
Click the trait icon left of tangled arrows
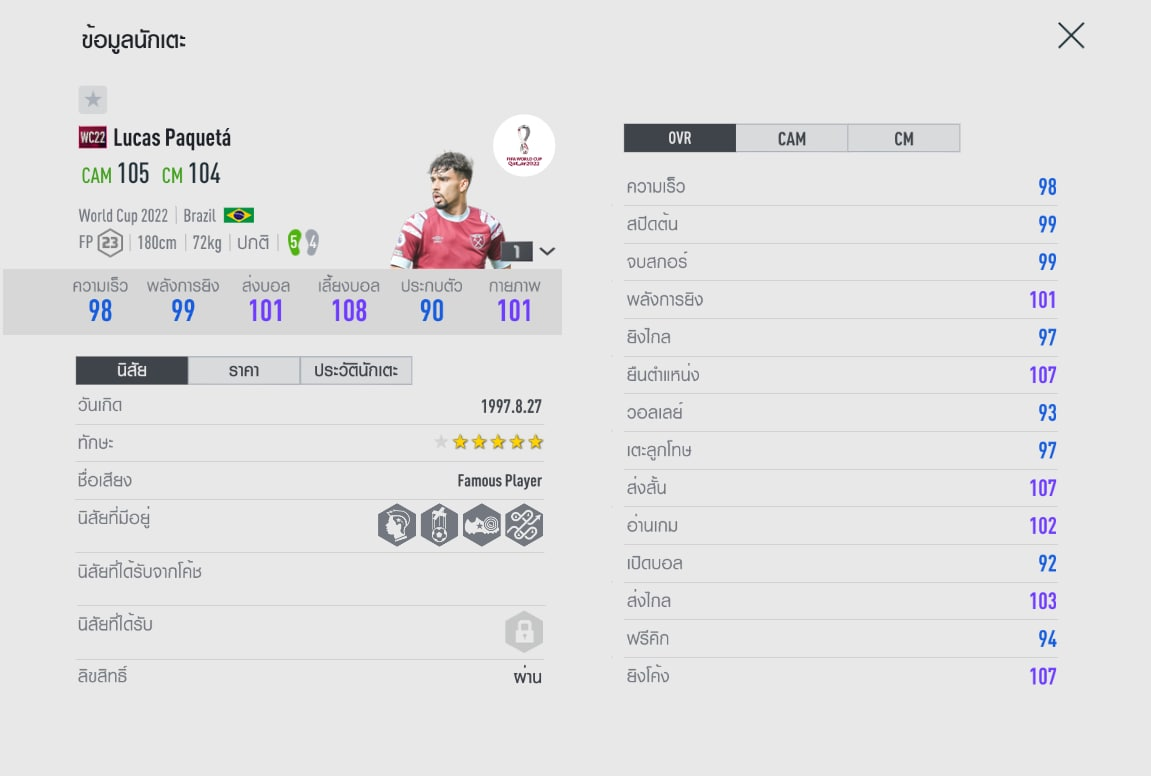481,524
